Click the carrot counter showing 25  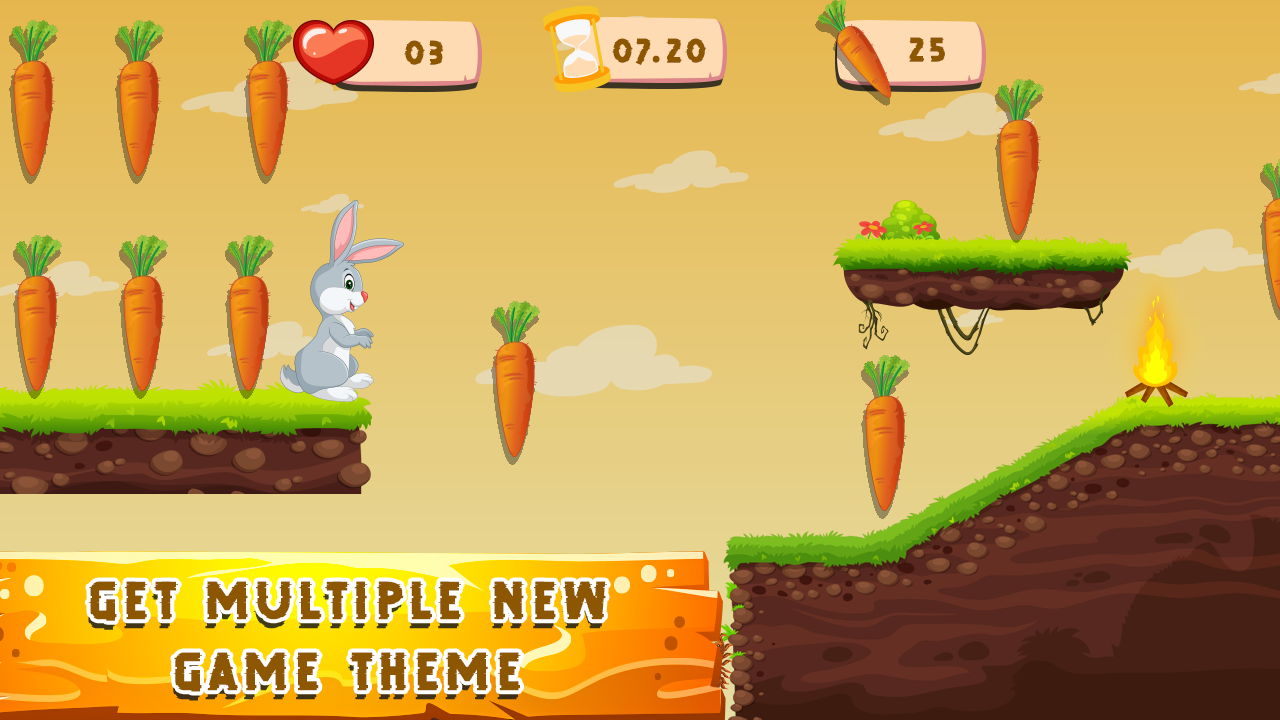coord(930,50)
